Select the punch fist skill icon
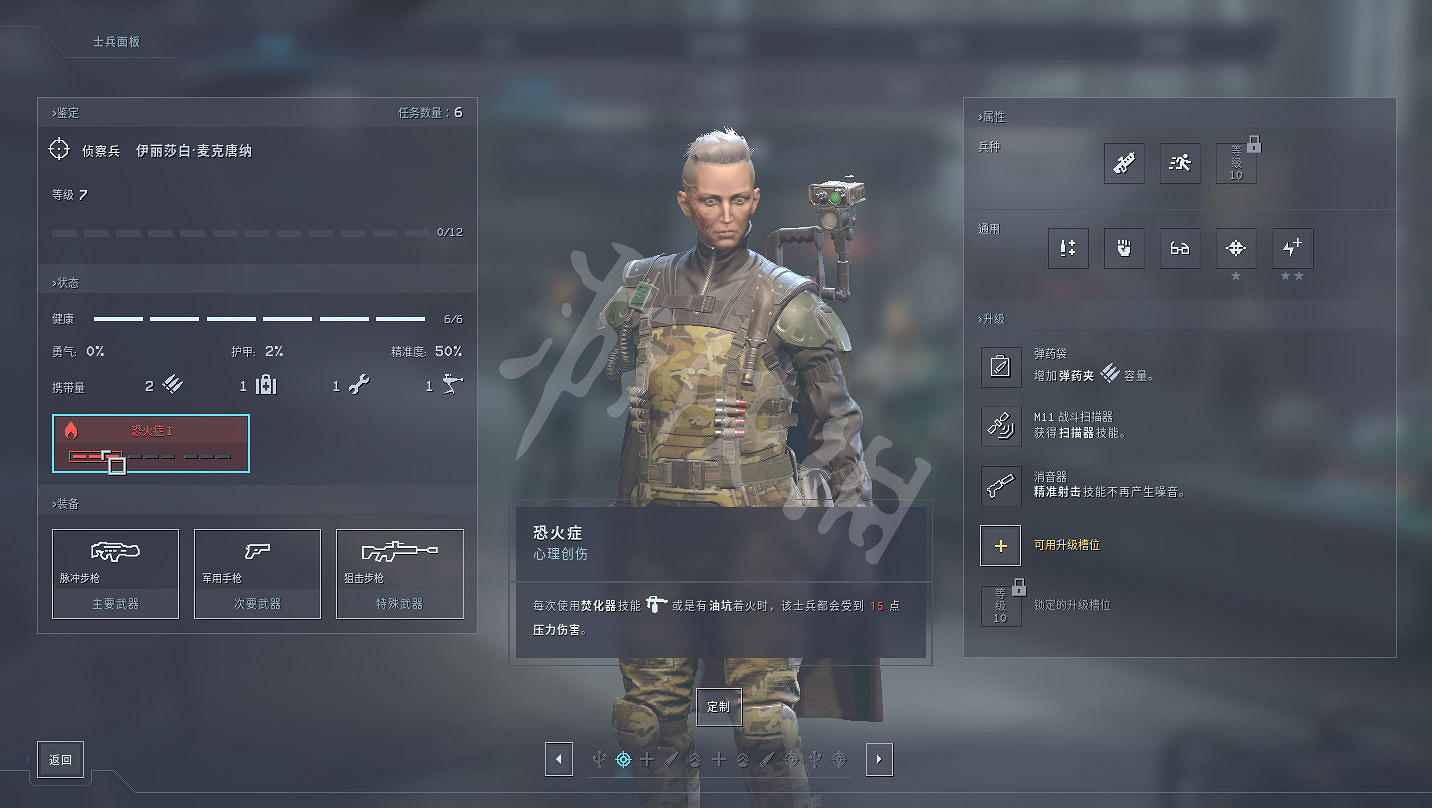 [x=1124, y=249]
